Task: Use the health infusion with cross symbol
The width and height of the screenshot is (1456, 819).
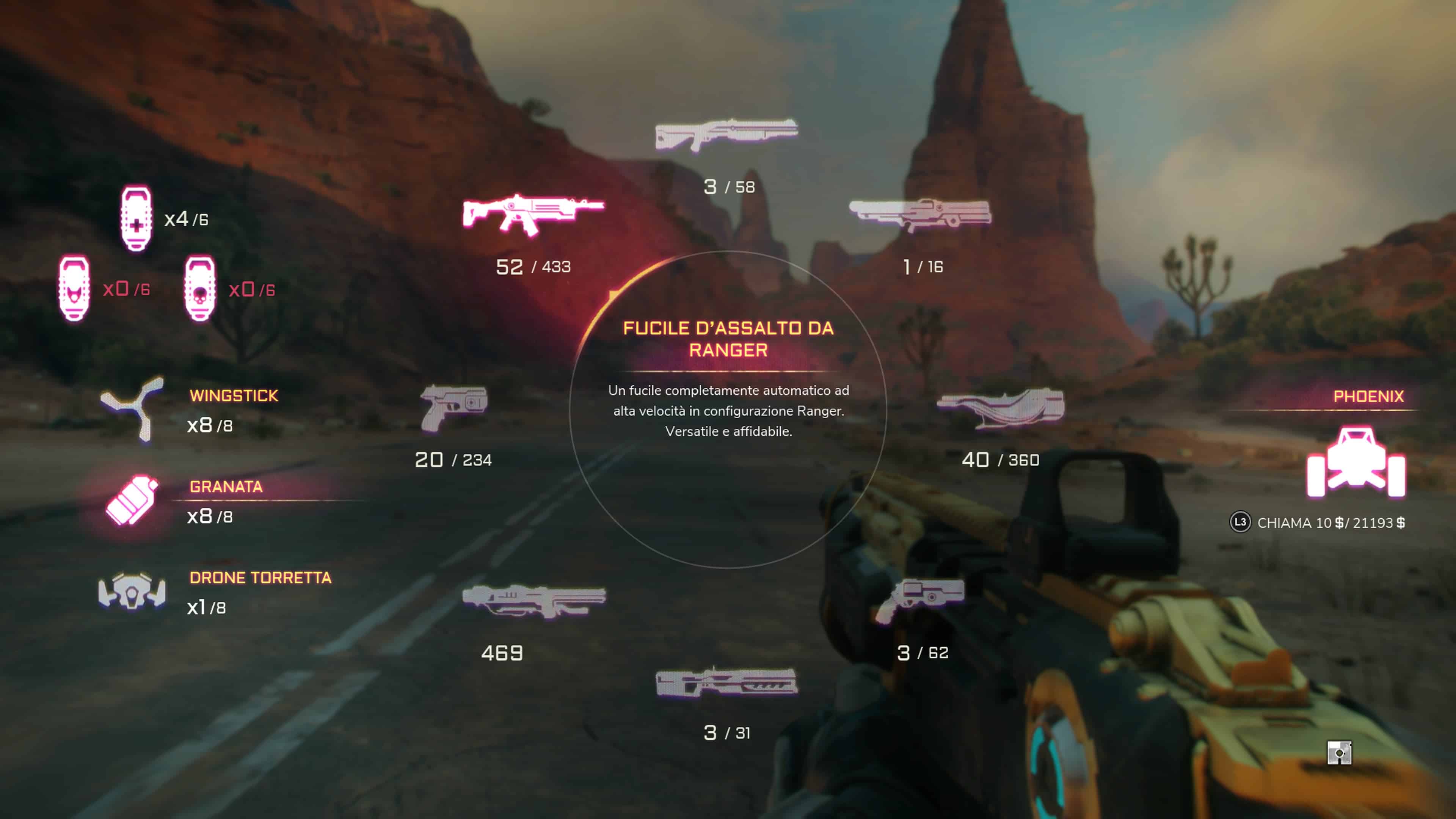Action: coord(136,219)
